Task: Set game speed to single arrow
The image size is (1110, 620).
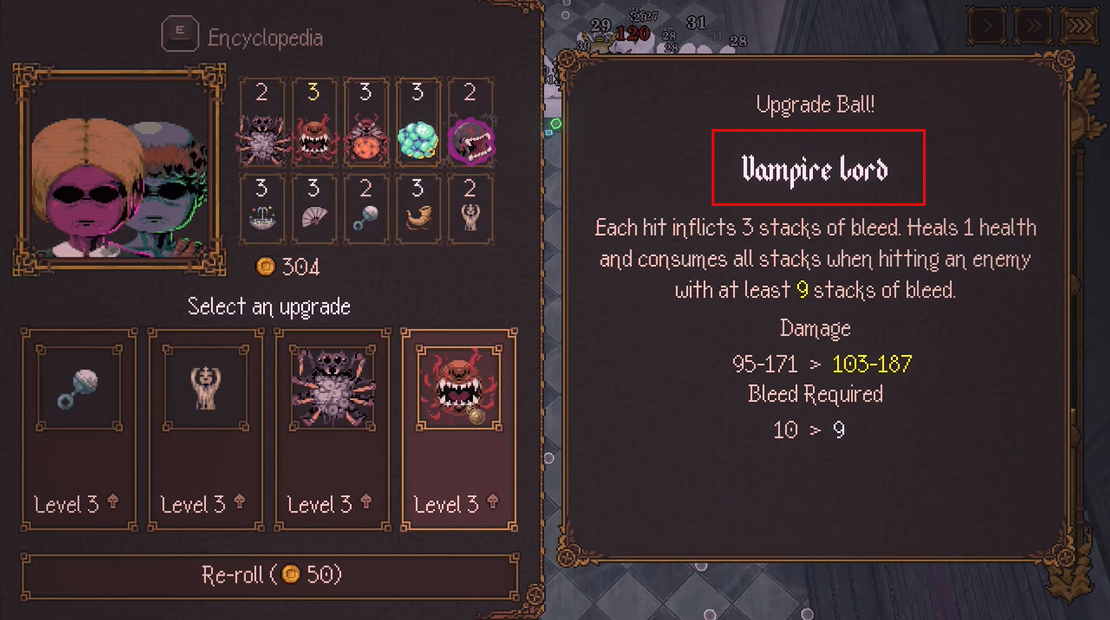Action: coord(987,25)
